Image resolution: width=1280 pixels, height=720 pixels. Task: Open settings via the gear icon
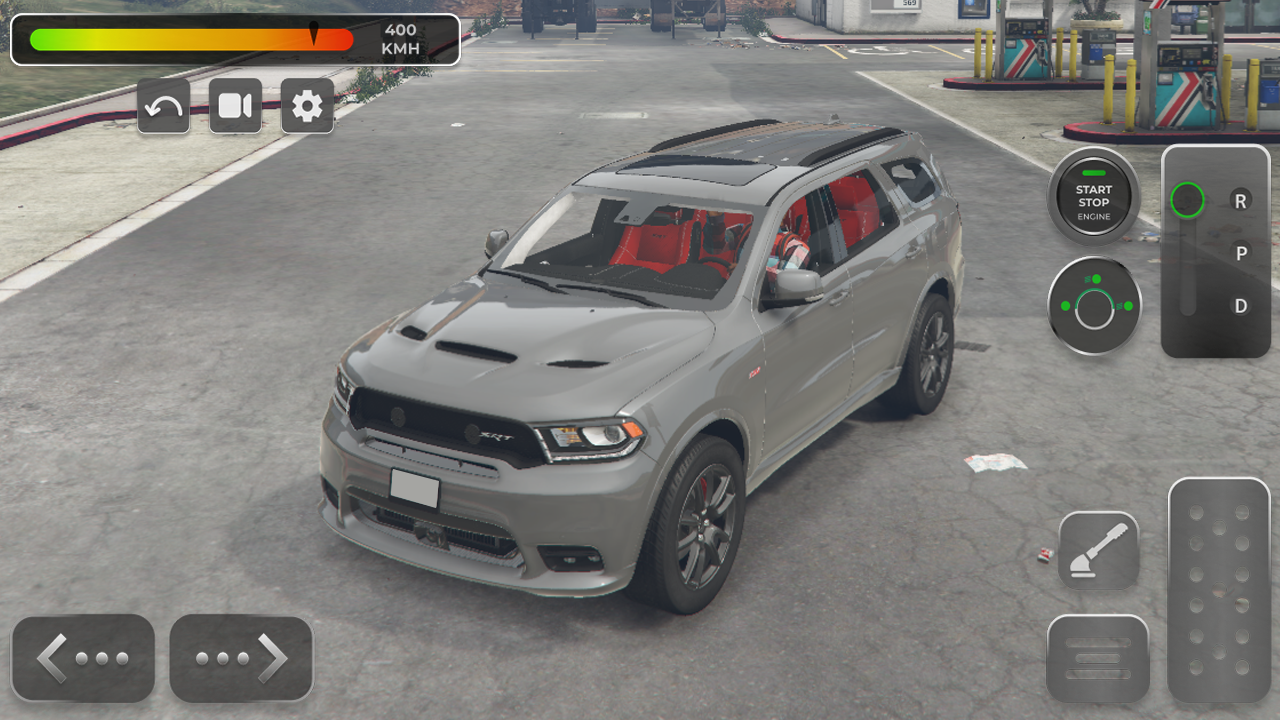point(307,106)
